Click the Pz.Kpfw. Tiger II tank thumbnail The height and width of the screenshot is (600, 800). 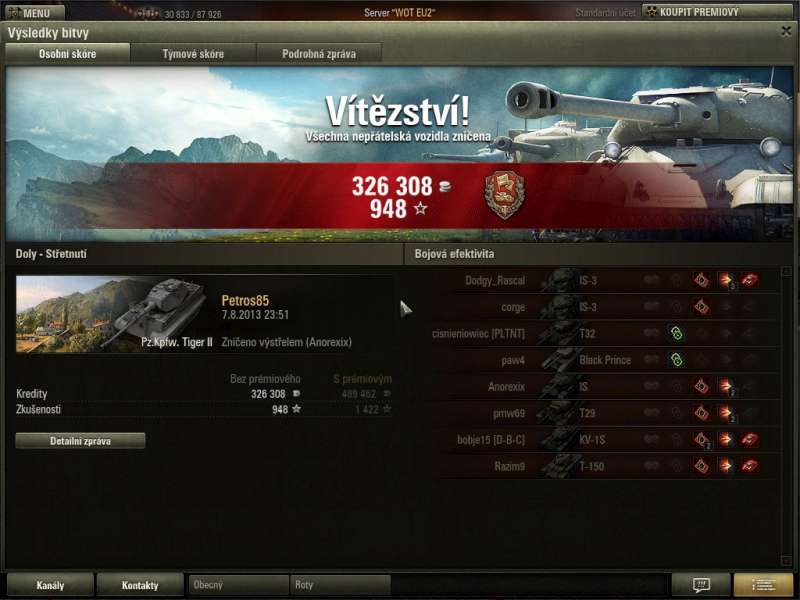(x=115, y=314)
